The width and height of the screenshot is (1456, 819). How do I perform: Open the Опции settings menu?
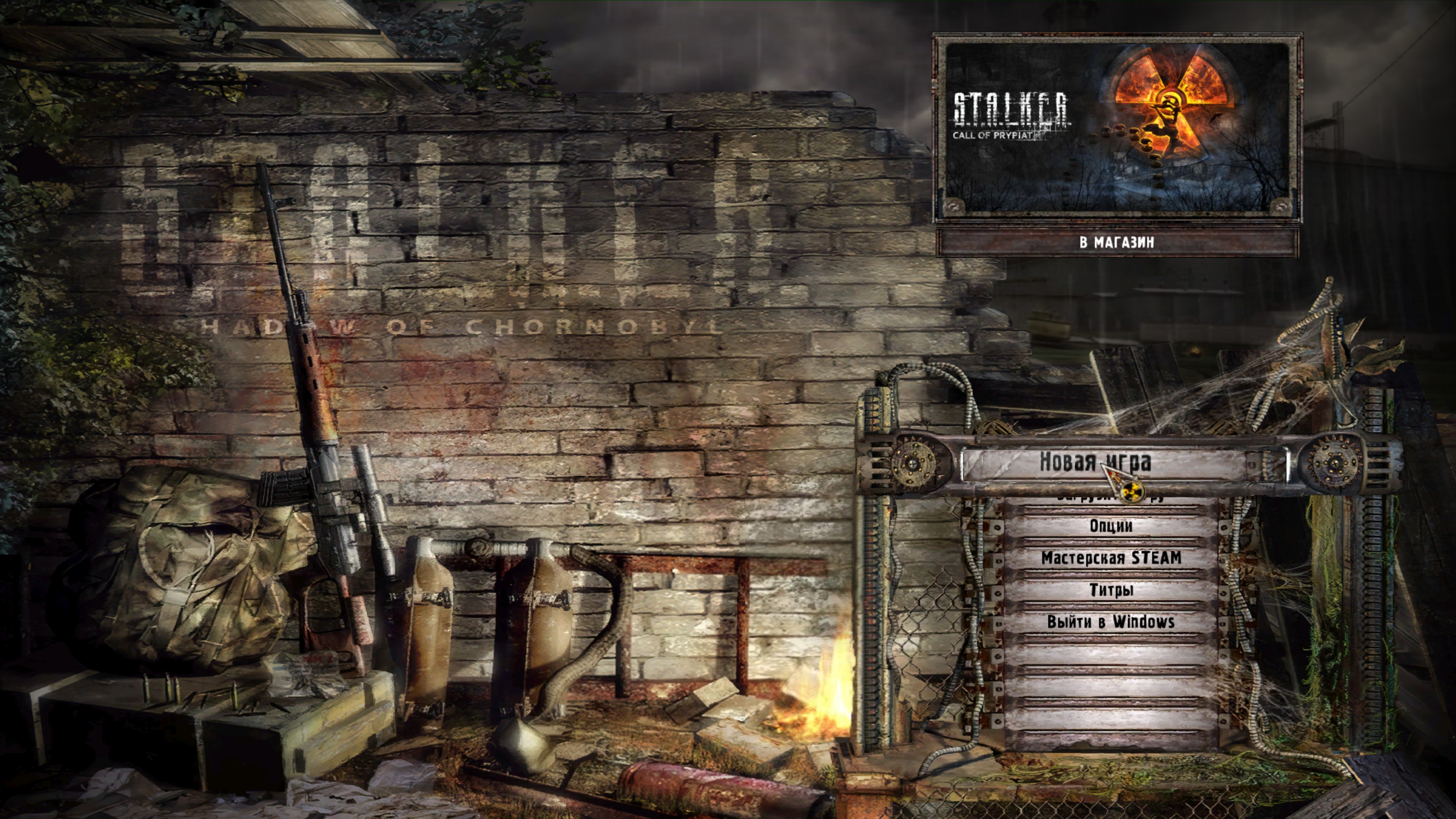click(x=1111, y=526)
